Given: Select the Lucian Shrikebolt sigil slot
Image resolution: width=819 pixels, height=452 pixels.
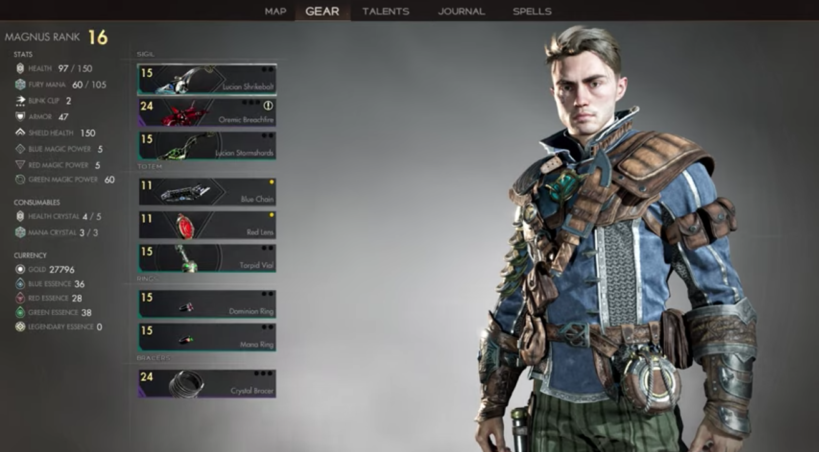Looking at the screenshot, I should pos(207,80).
